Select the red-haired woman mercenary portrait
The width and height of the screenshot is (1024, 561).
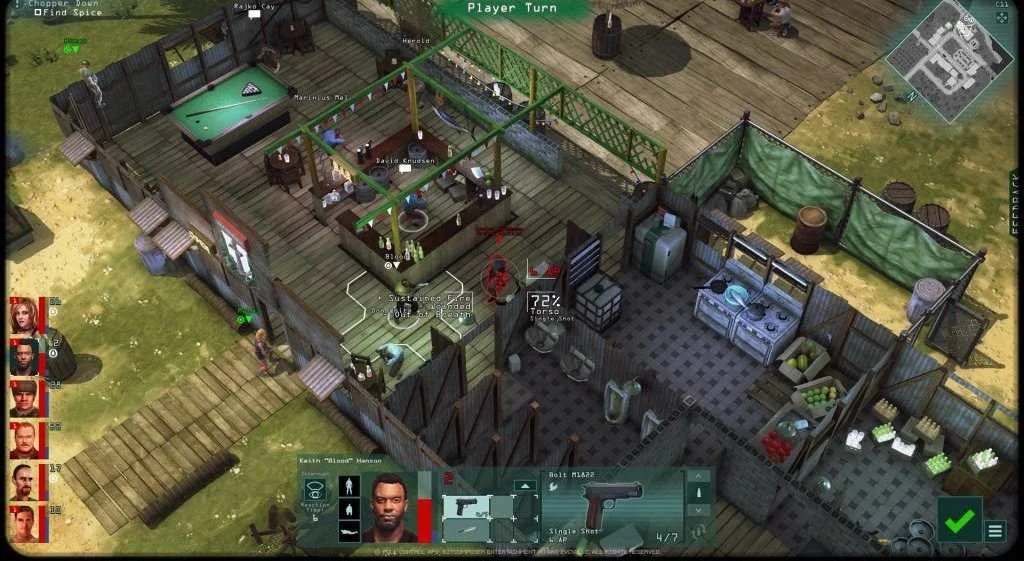click(24, 316)
